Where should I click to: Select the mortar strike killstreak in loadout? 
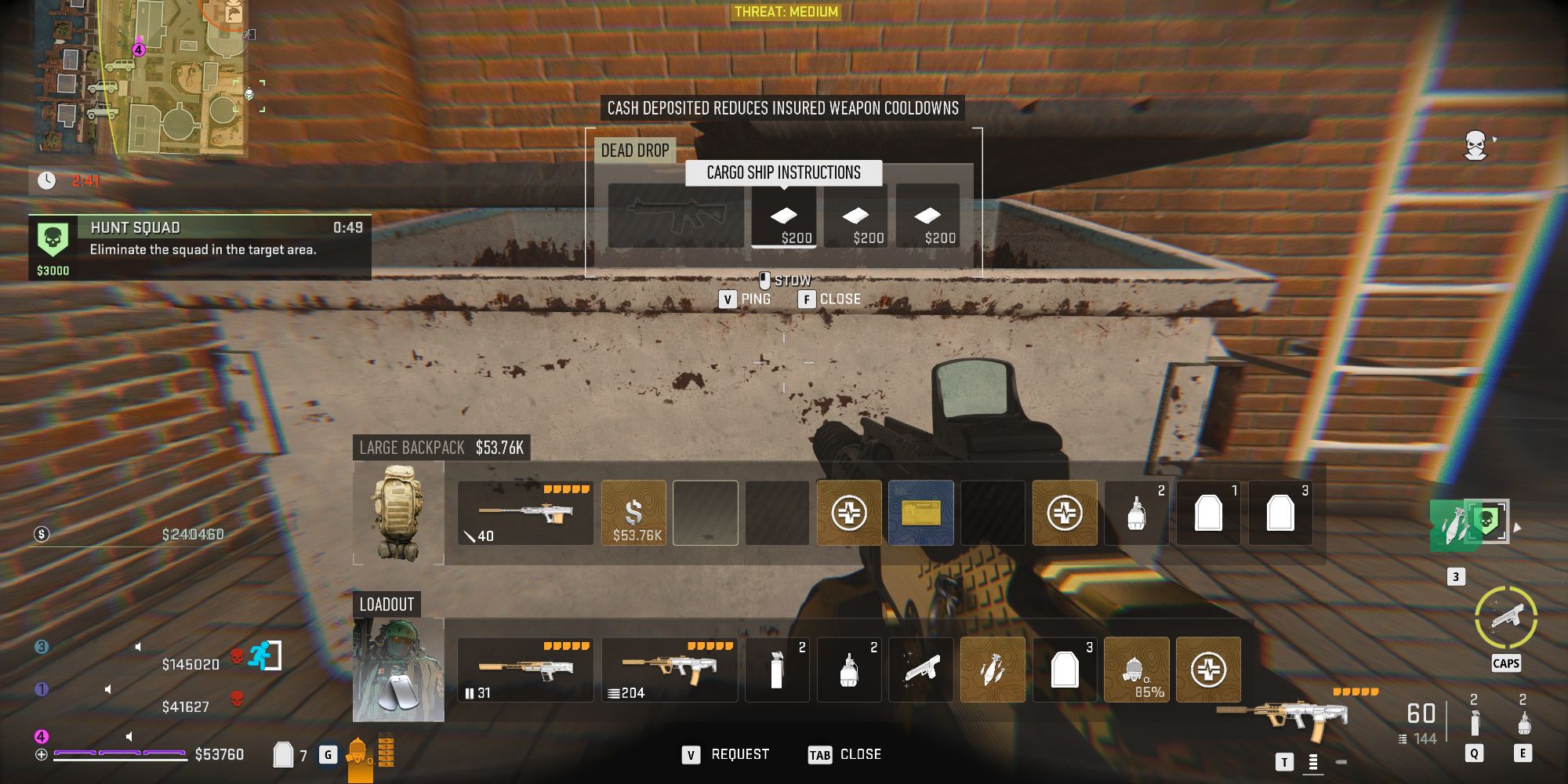[993, 670]
